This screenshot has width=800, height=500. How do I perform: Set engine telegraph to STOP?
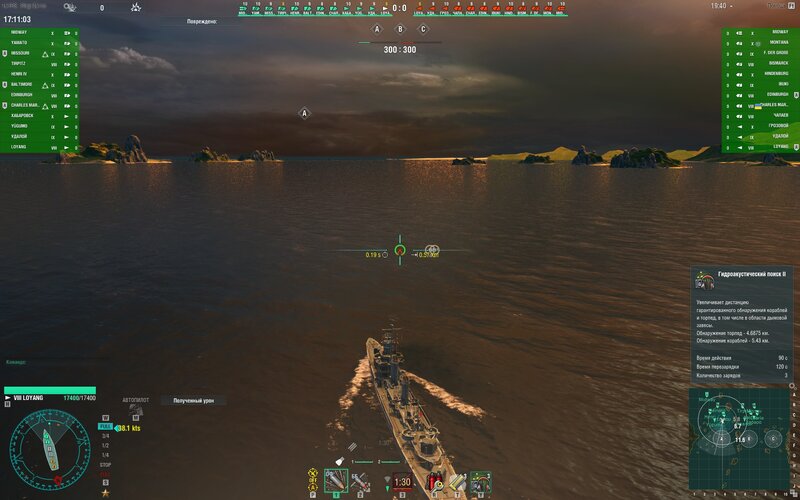click(x=105, y=465)
